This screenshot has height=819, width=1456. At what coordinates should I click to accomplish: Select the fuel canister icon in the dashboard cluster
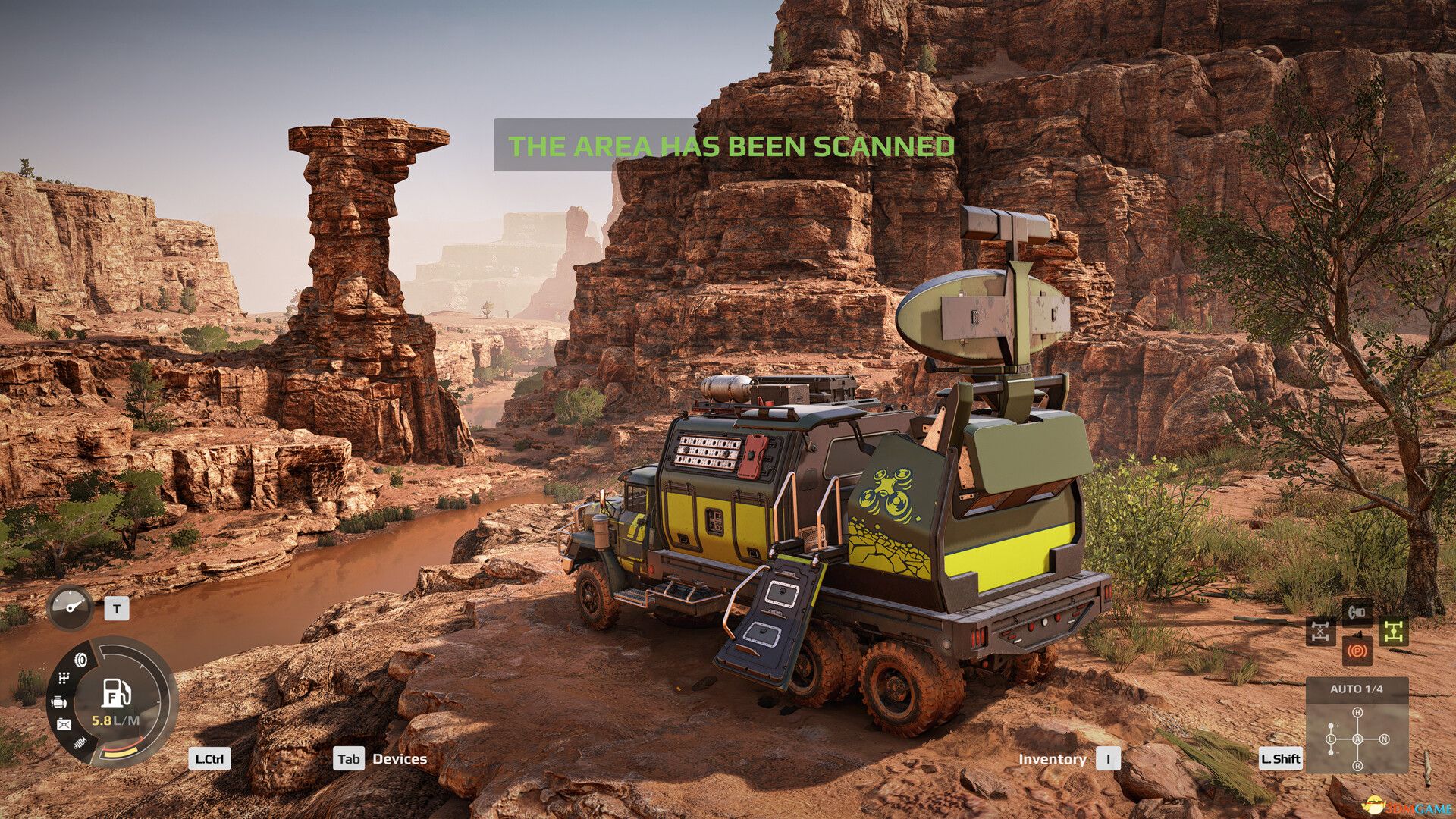(63, 723)
